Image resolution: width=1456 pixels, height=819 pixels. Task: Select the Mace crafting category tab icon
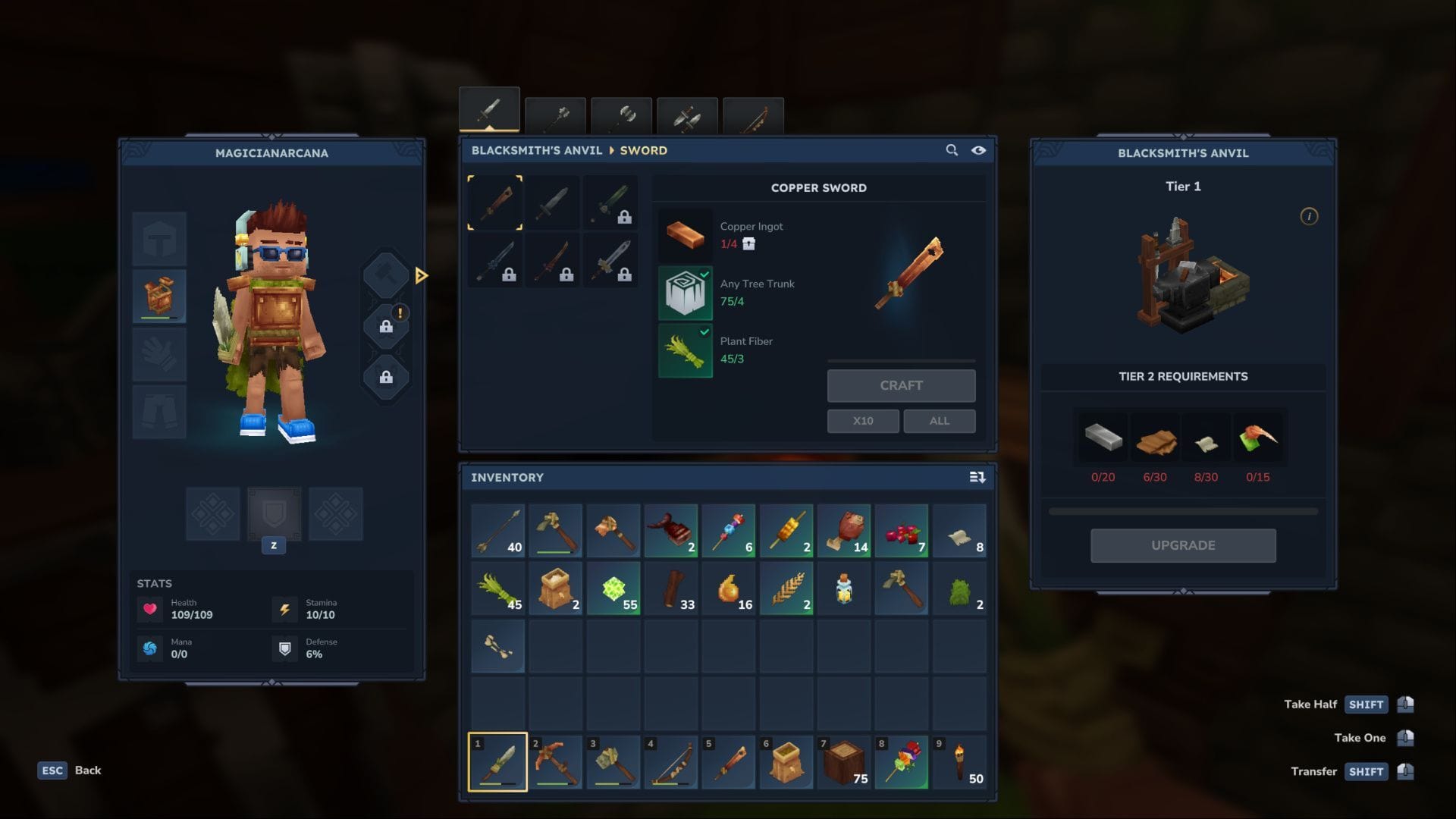click(x=556, y=112)
